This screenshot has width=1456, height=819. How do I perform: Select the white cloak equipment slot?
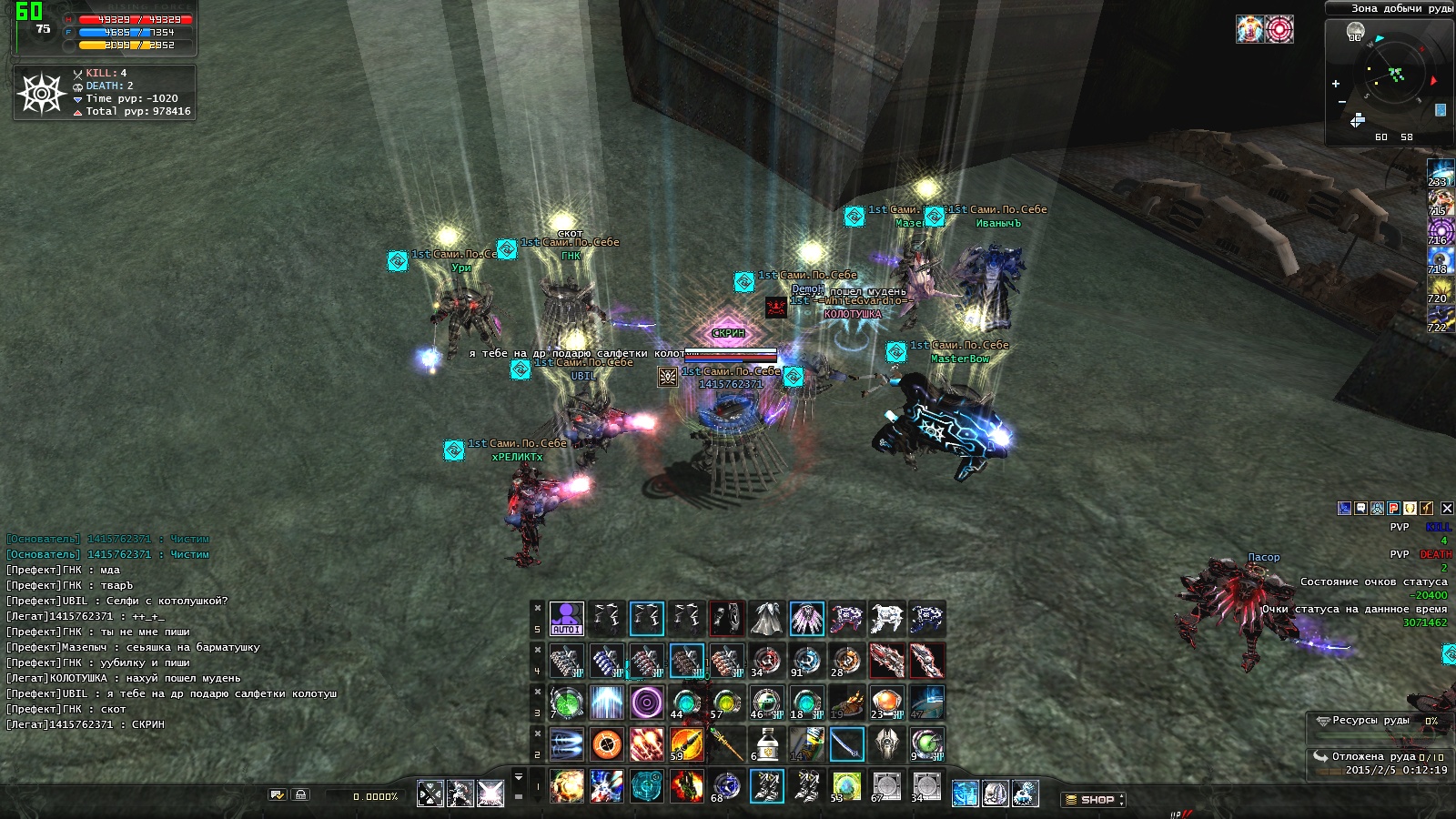pyautogui.click(x=766, y=619)
